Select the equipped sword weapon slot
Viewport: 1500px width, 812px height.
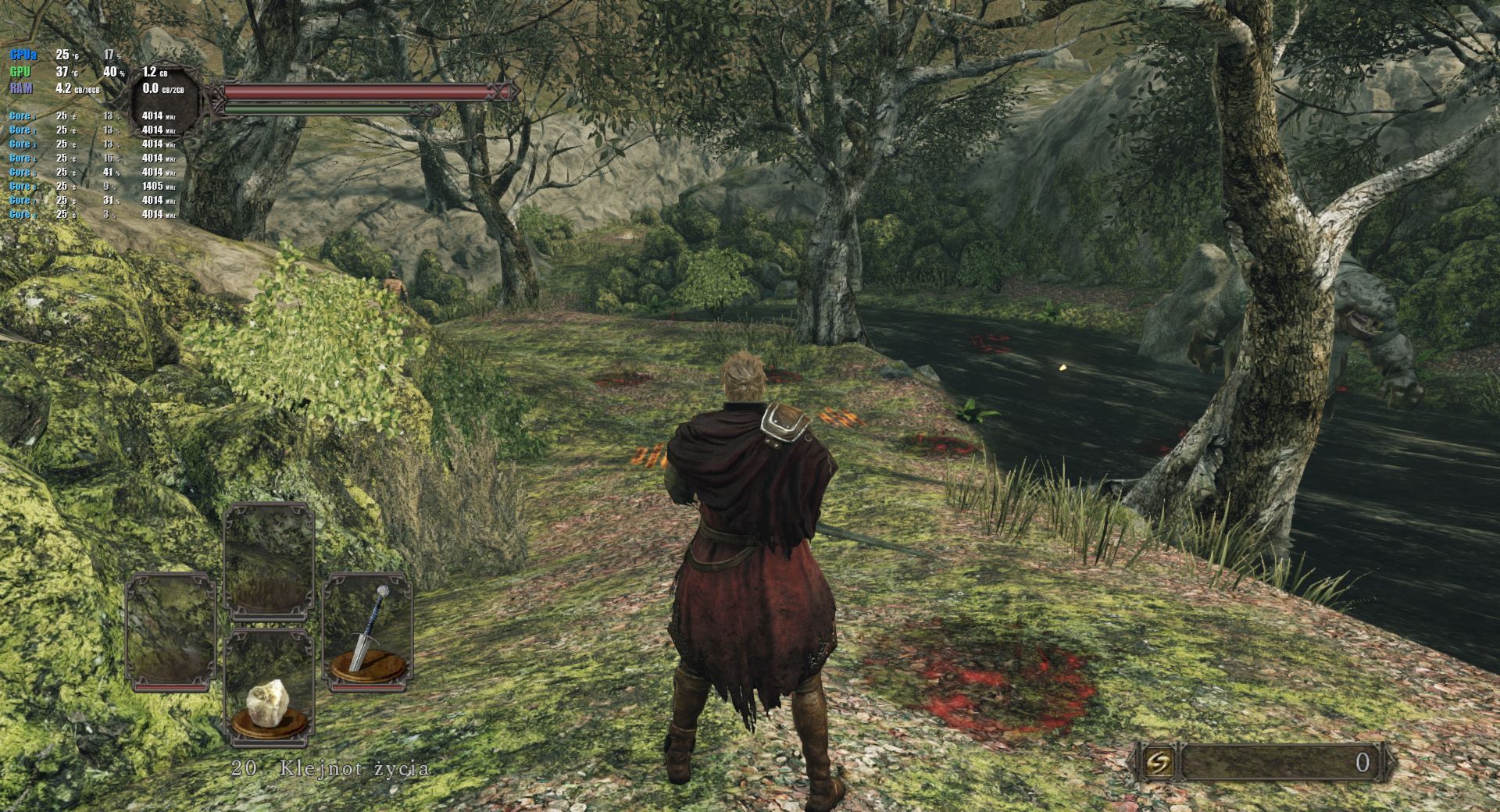point(368,632)
